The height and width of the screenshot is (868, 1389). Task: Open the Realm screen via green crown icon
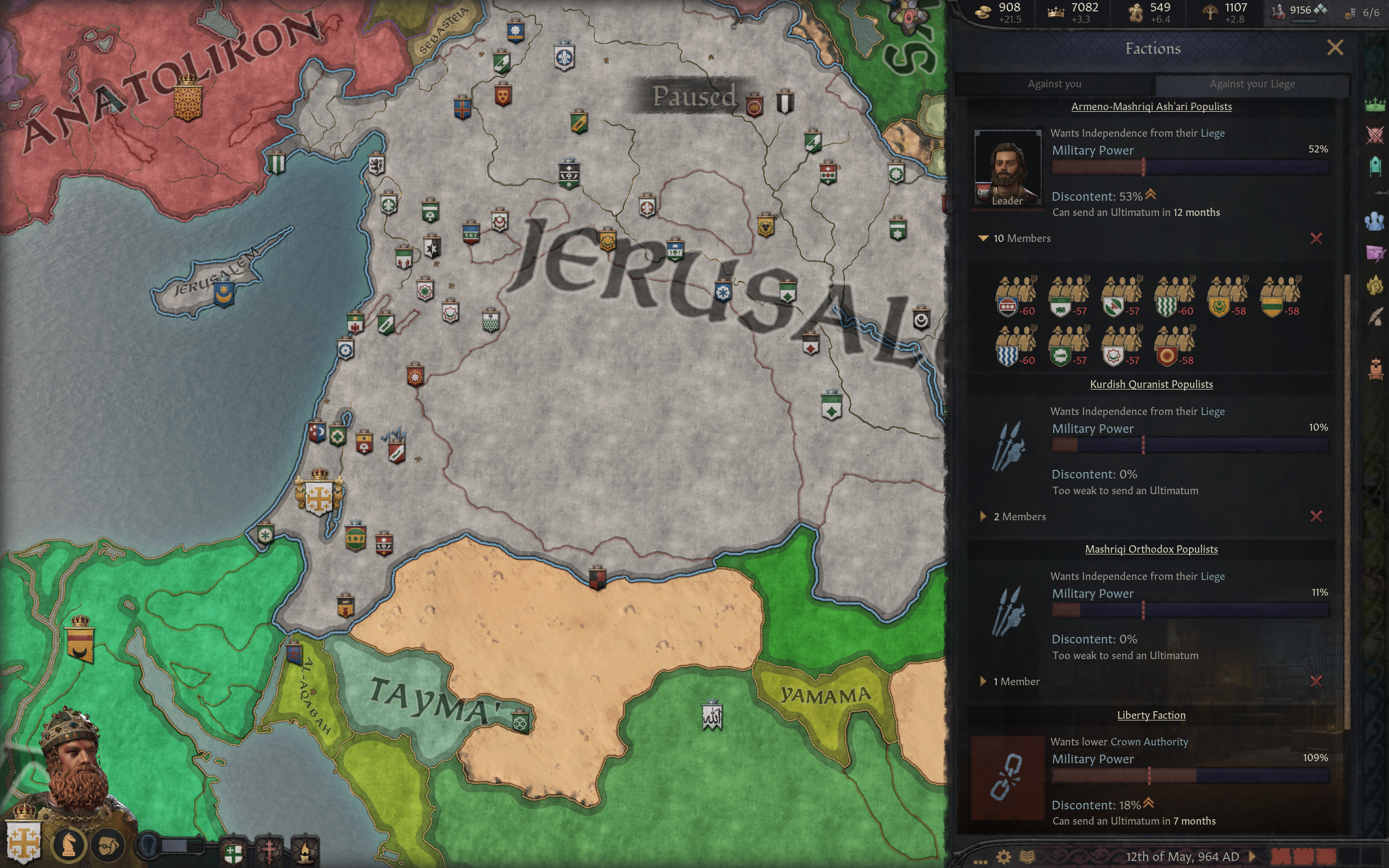[x=1375, y=105]
